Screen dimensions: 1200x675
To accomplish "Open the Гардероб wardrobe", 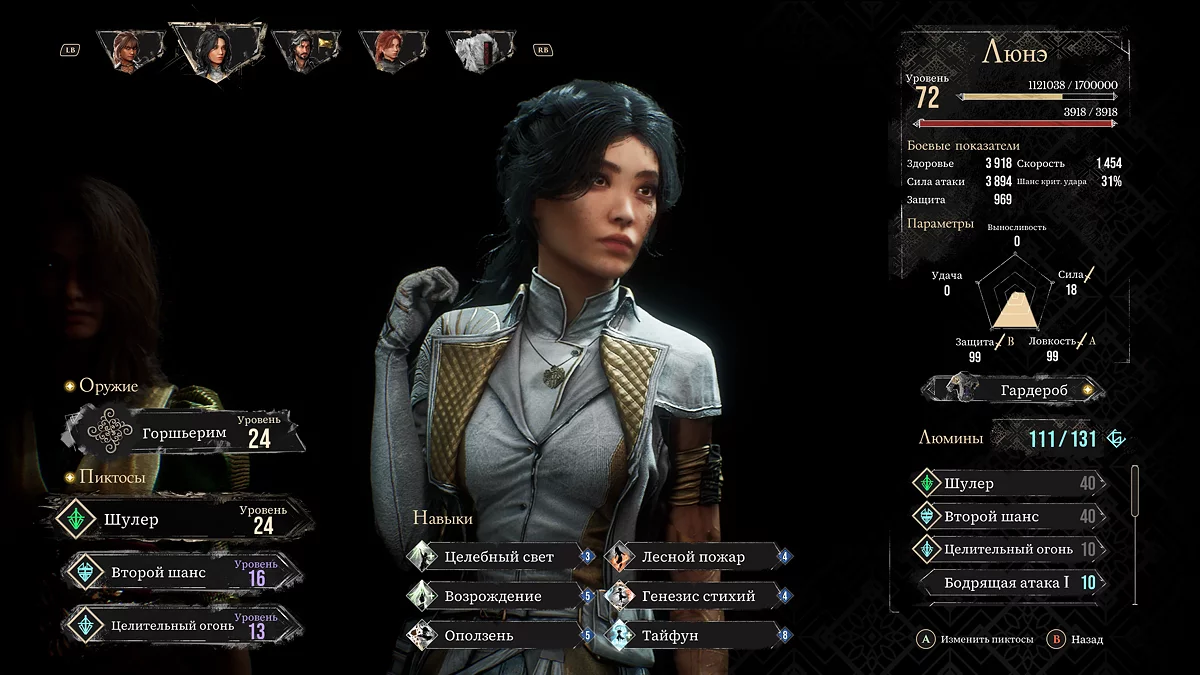I will [1013, 389].
